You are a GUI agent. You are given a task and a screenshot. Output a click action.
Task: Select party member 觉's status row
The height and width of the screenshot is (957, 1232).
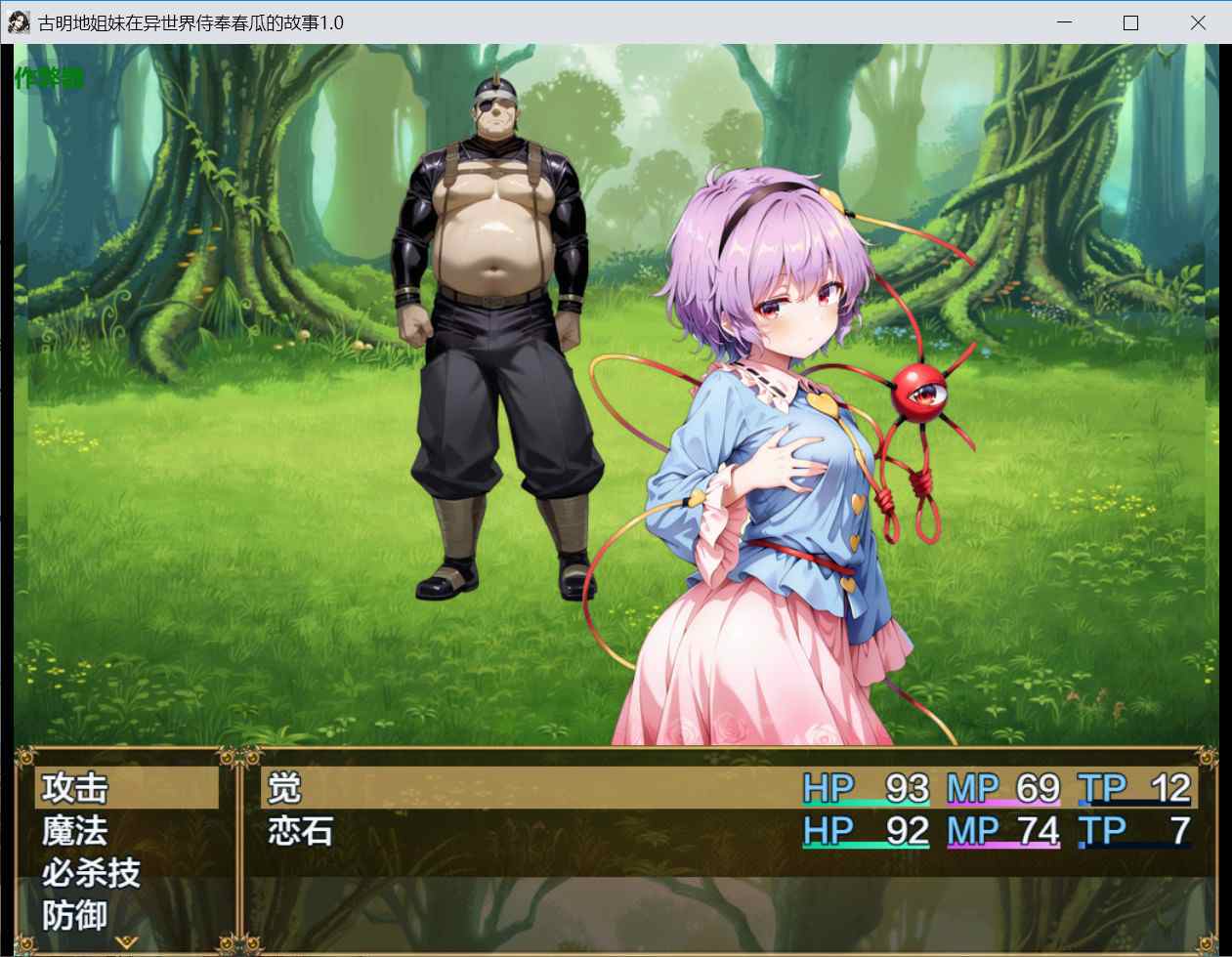[728, 788]
